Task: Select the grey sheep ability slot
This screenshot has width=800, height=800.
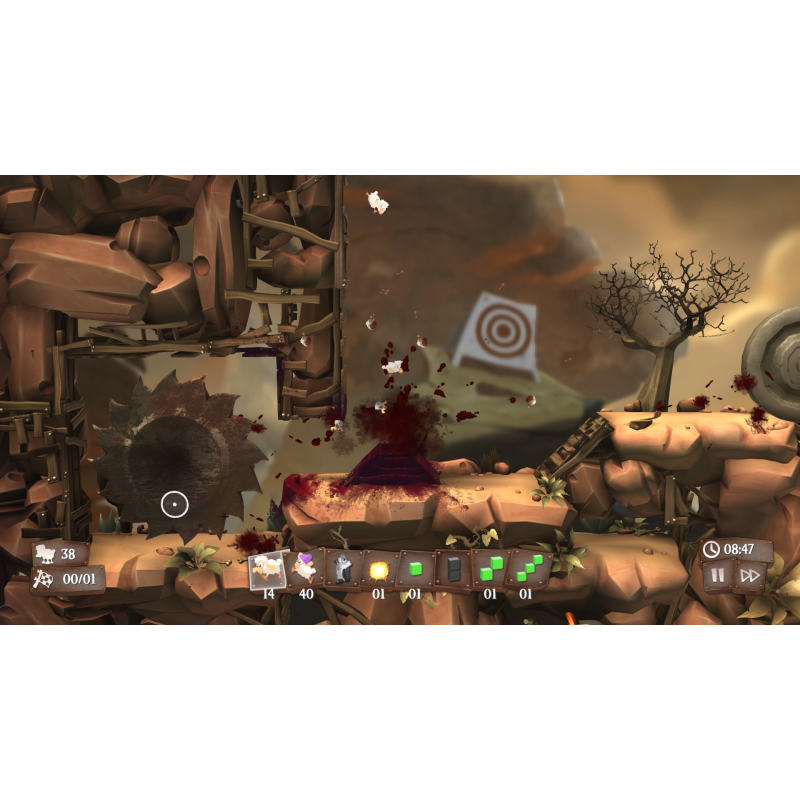Action: click(x=341, y=570)
